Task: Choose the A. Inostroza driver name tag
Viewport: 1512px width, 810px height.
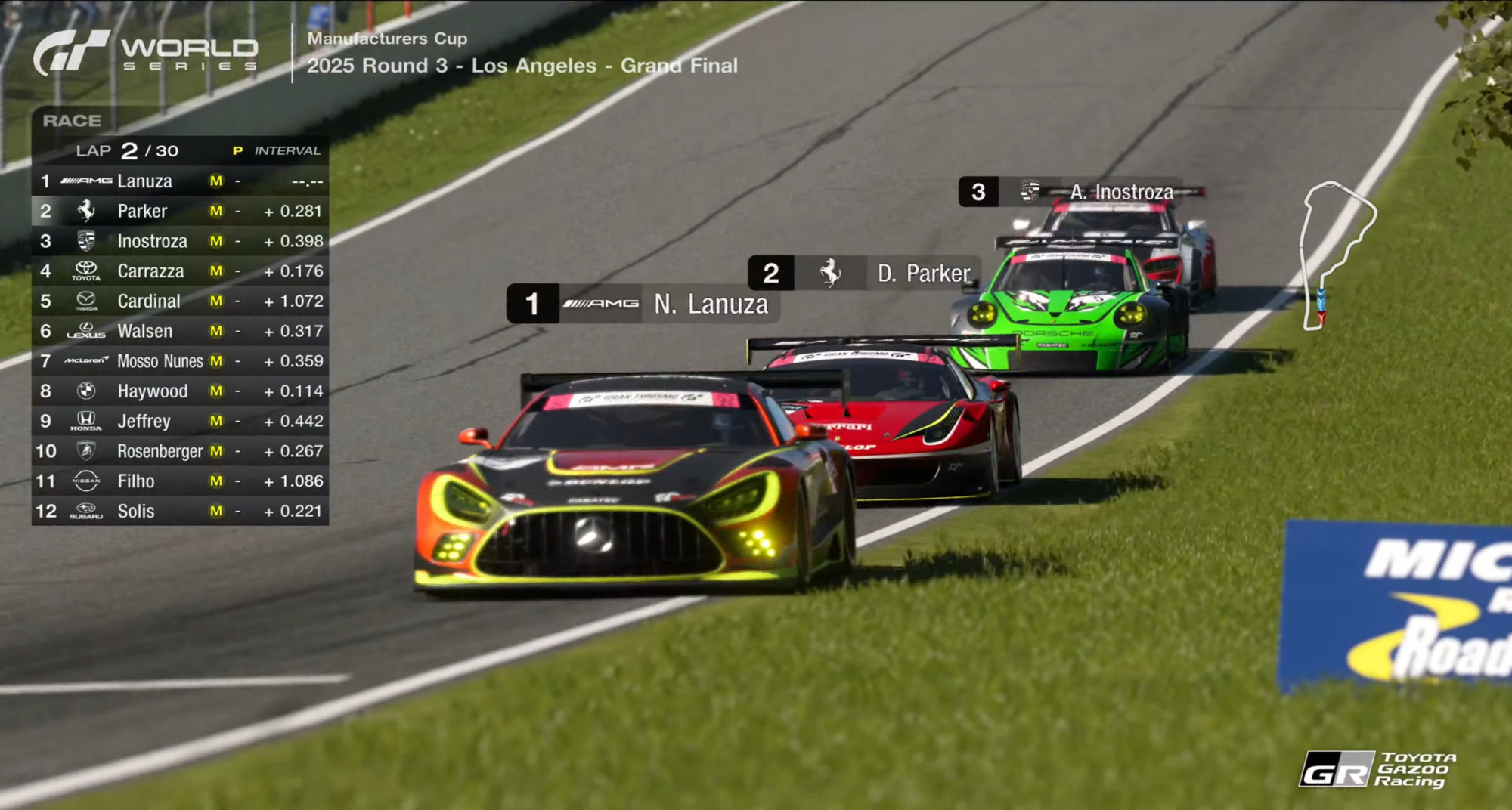Action: coord(1080,192)
